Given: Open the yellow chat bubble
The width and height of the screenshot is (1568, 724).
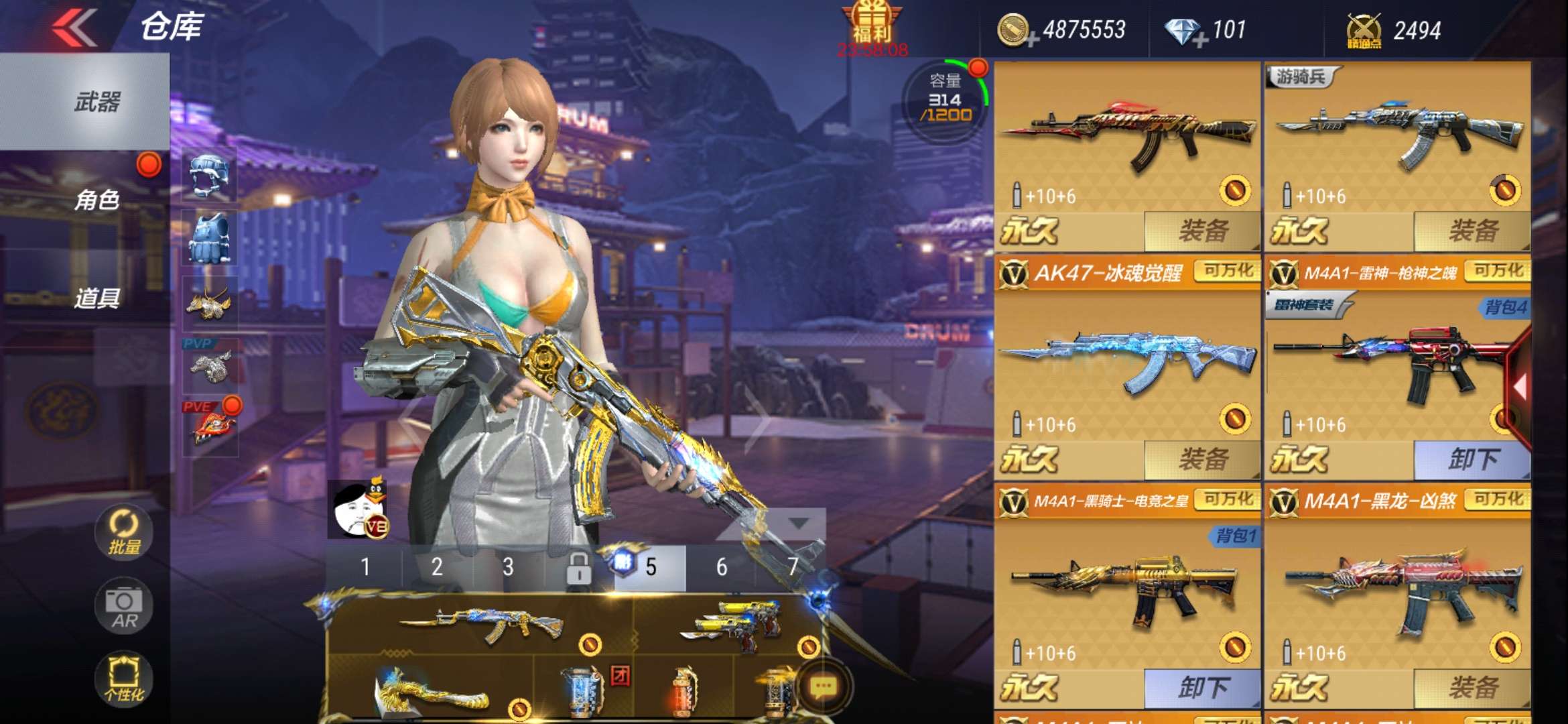Looking at the screenshot, I should point(824,686).
